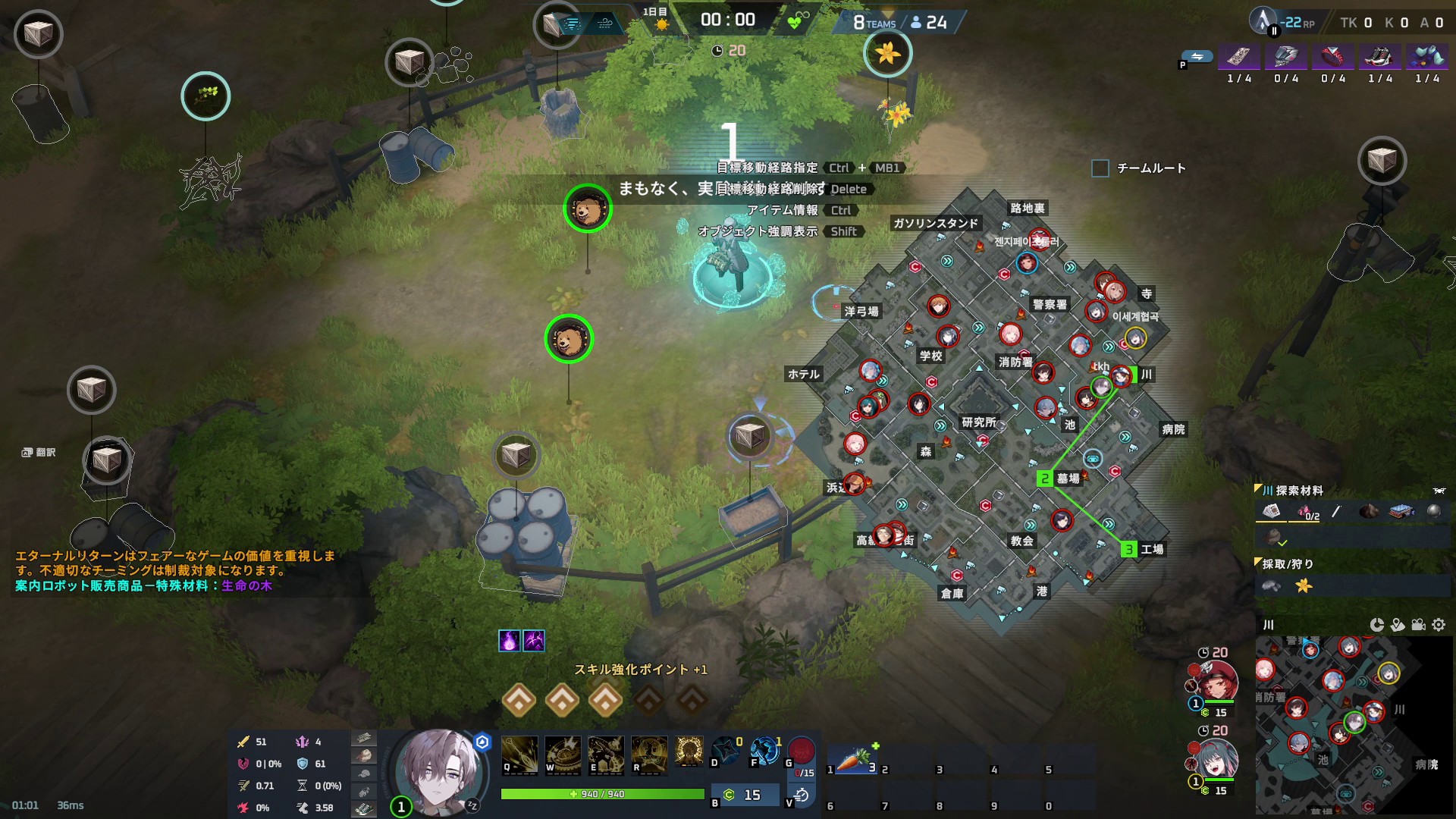The width and height of the screenshot is (1456, 819).
Task: Click the minimap location pin button
Action: click(x=1398, y=625)
